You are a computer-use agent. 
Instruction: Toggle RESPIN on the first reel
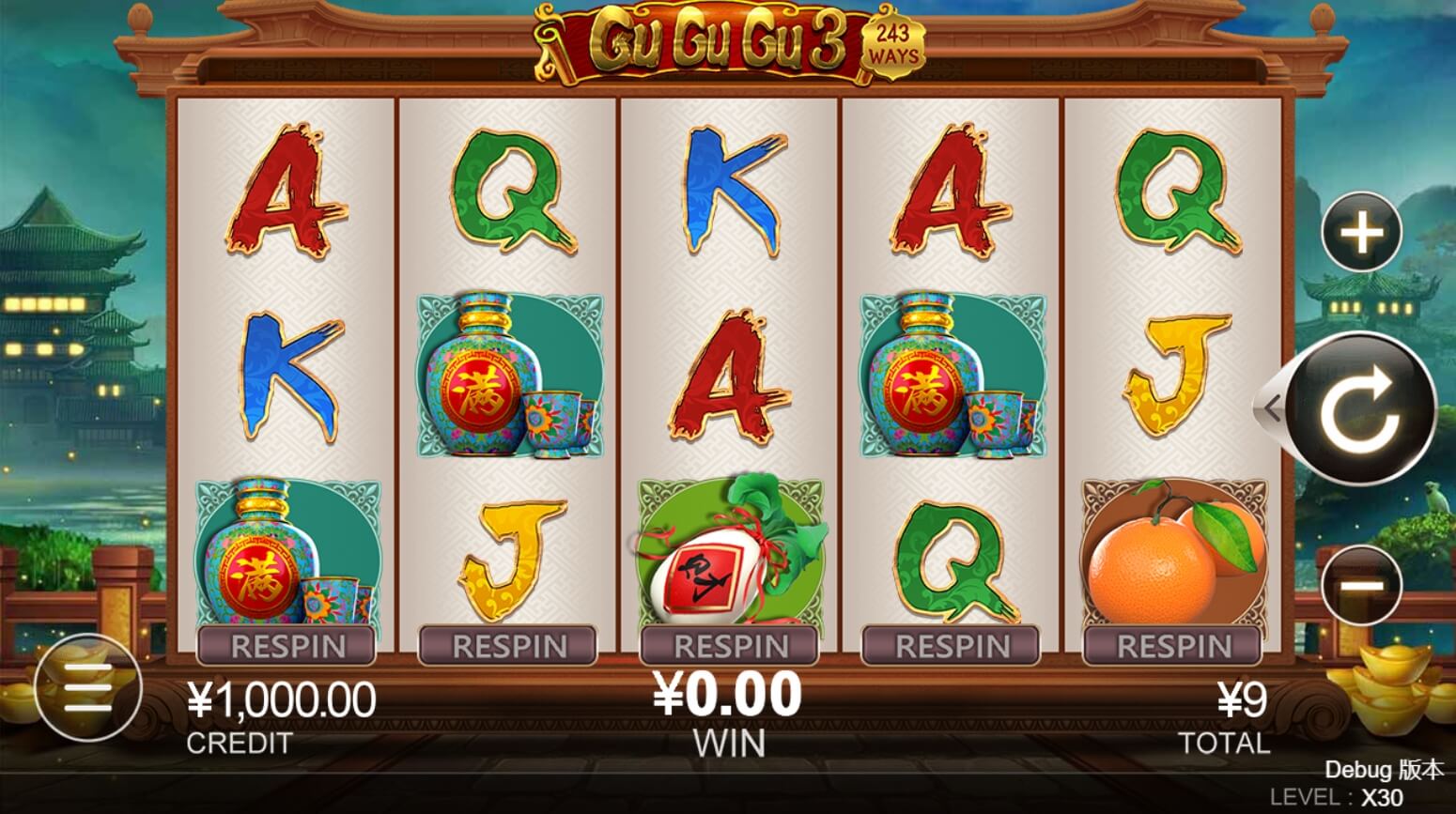(x=287, y=646)
